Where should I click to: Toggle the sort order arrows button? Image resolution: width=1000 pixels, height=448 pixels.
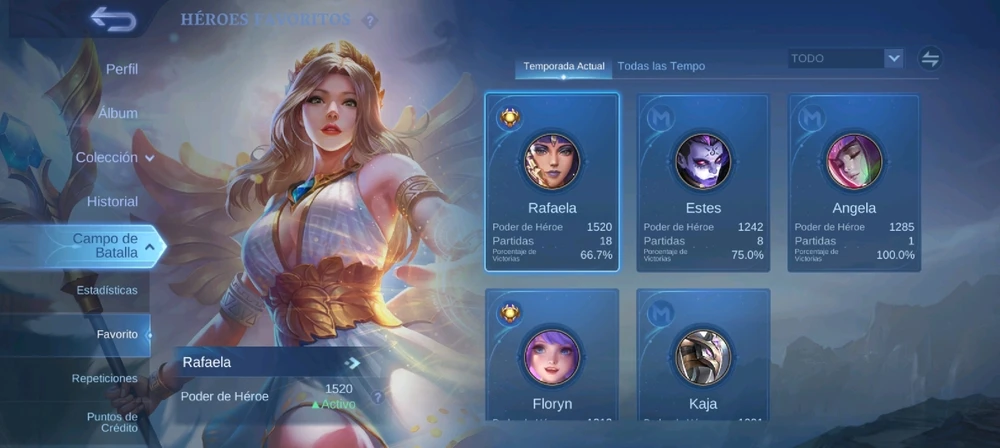[x=930, y=58]
